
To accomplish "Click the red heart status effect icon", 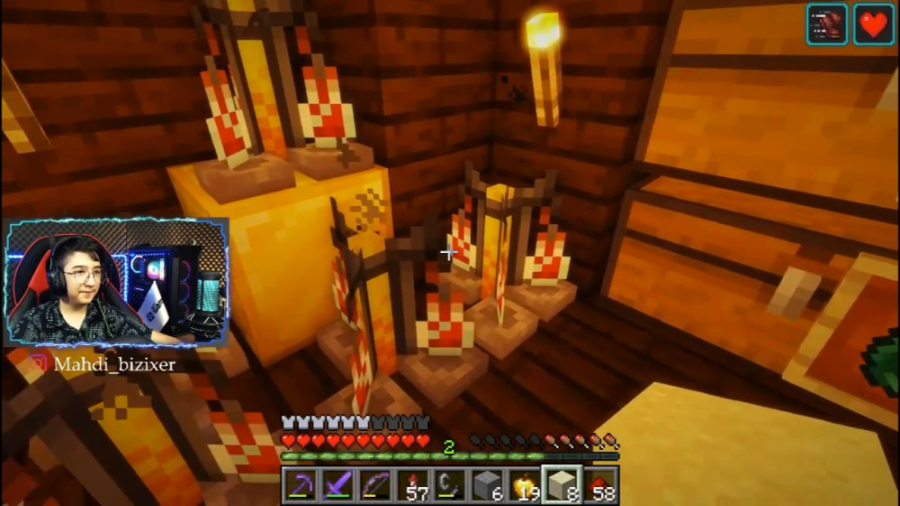I will pos(873,24).
